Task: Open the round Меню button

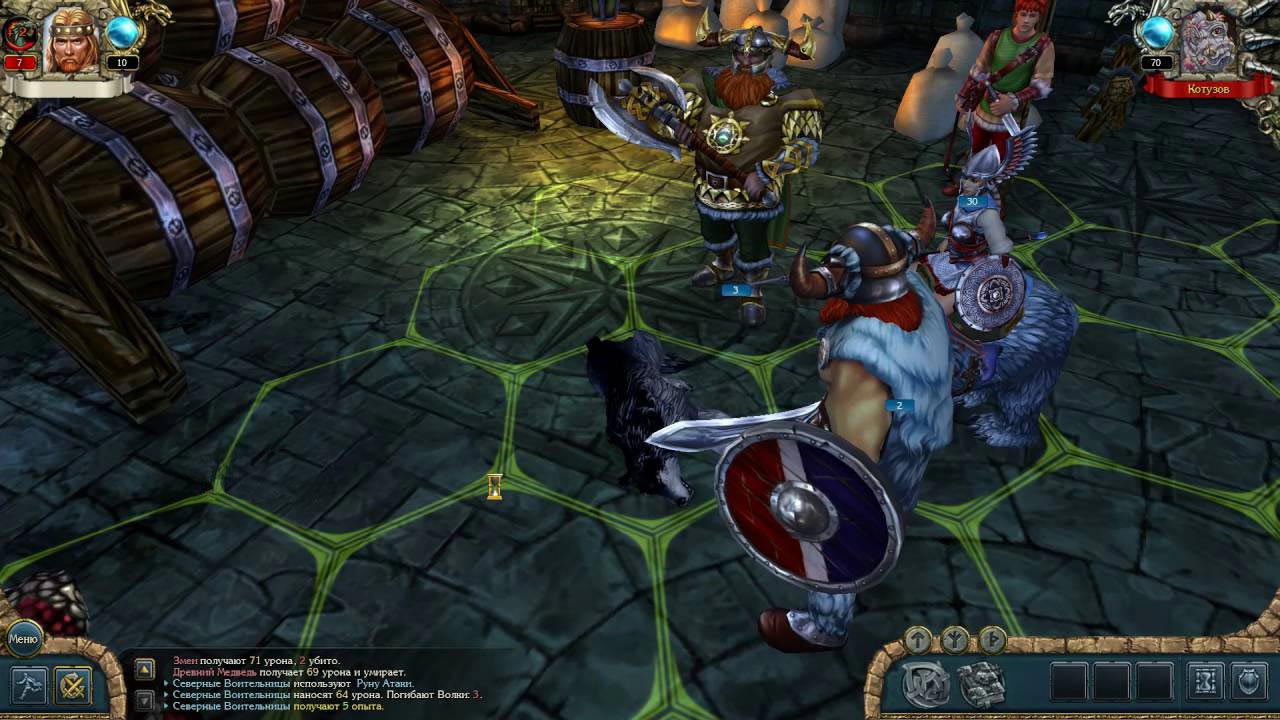Action: pyautogui.click(x=23, y=638)
